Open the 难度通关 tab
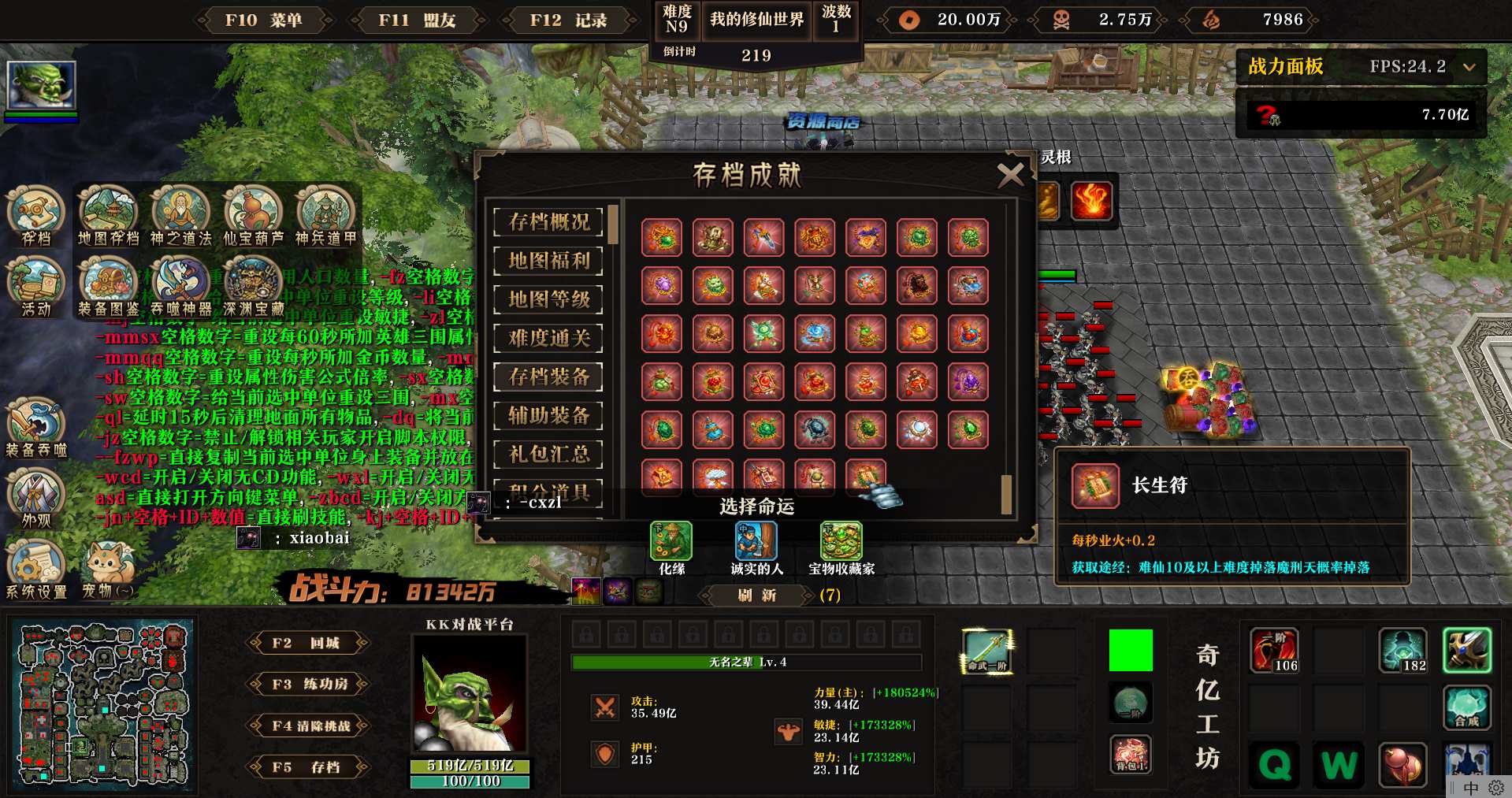The width and height of the screenshot is (1512, 798). pyautogui.click(x=548, y=338)
